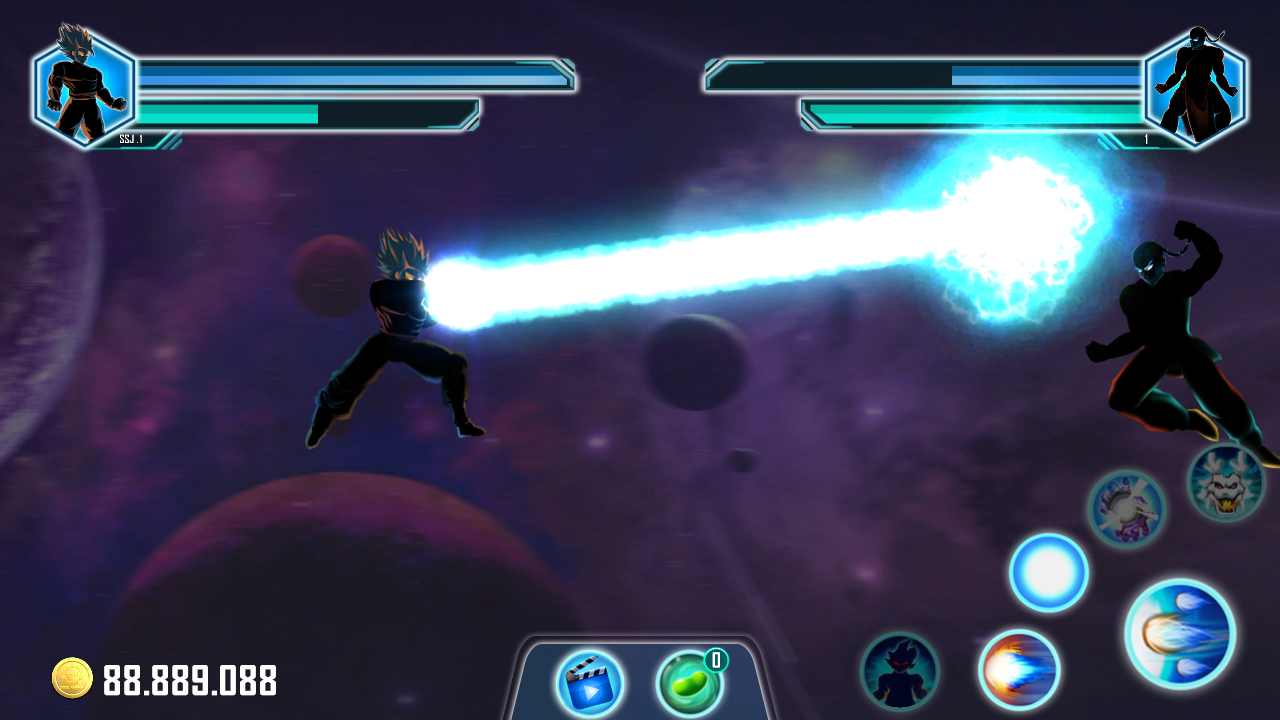Use the green senzu bean item
The image size is (1280, 720).
(x=689, y=683)
